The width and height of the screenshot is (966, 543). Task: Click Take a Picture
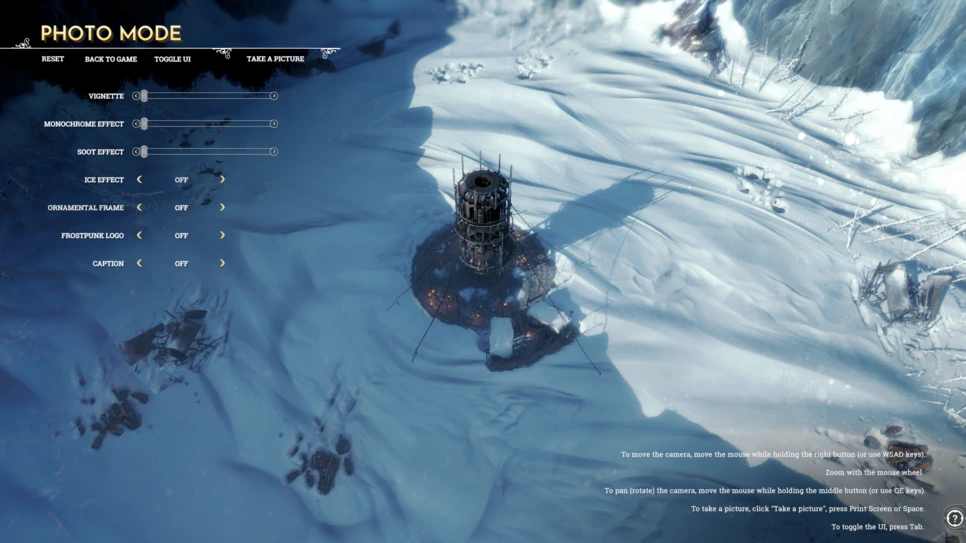tap(275, 59)
